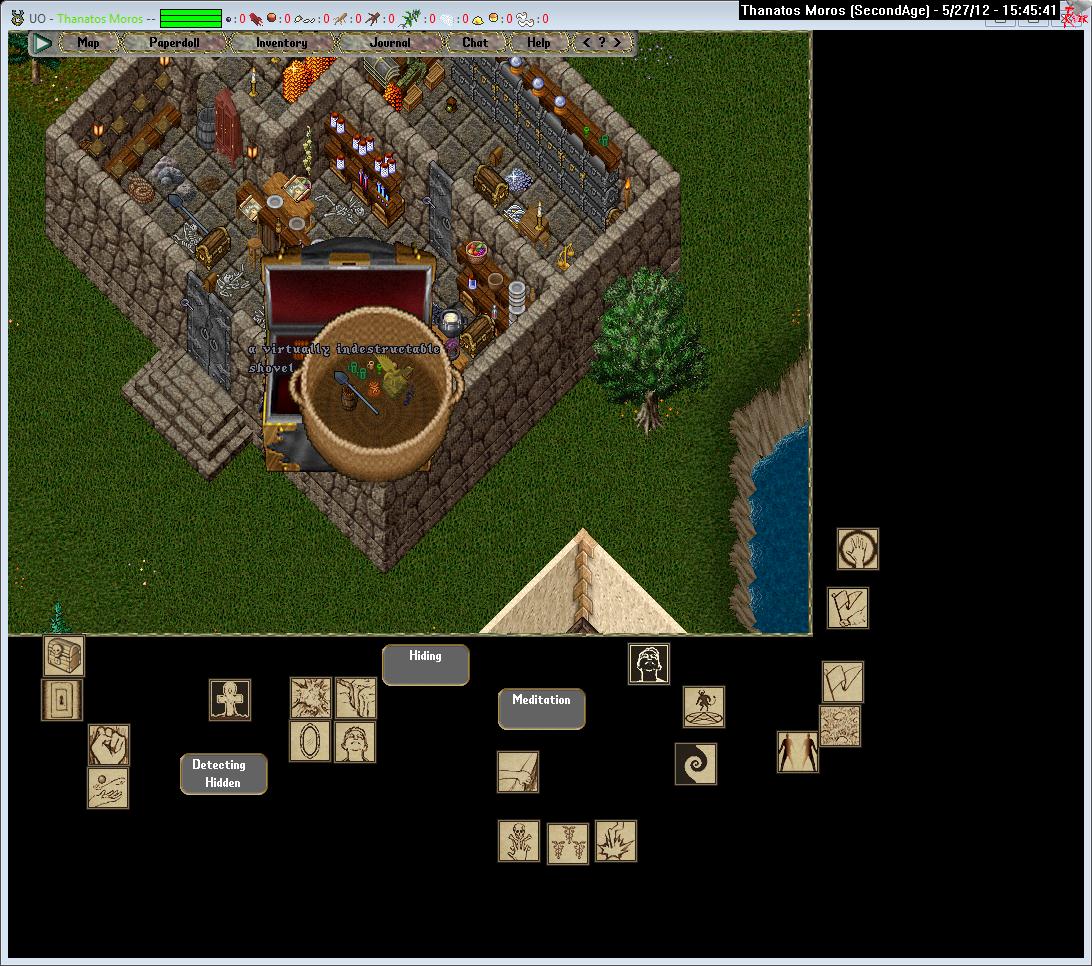Cast the spiral swirl spell icon
1092x966 pixels.
(x=696, y=764)
